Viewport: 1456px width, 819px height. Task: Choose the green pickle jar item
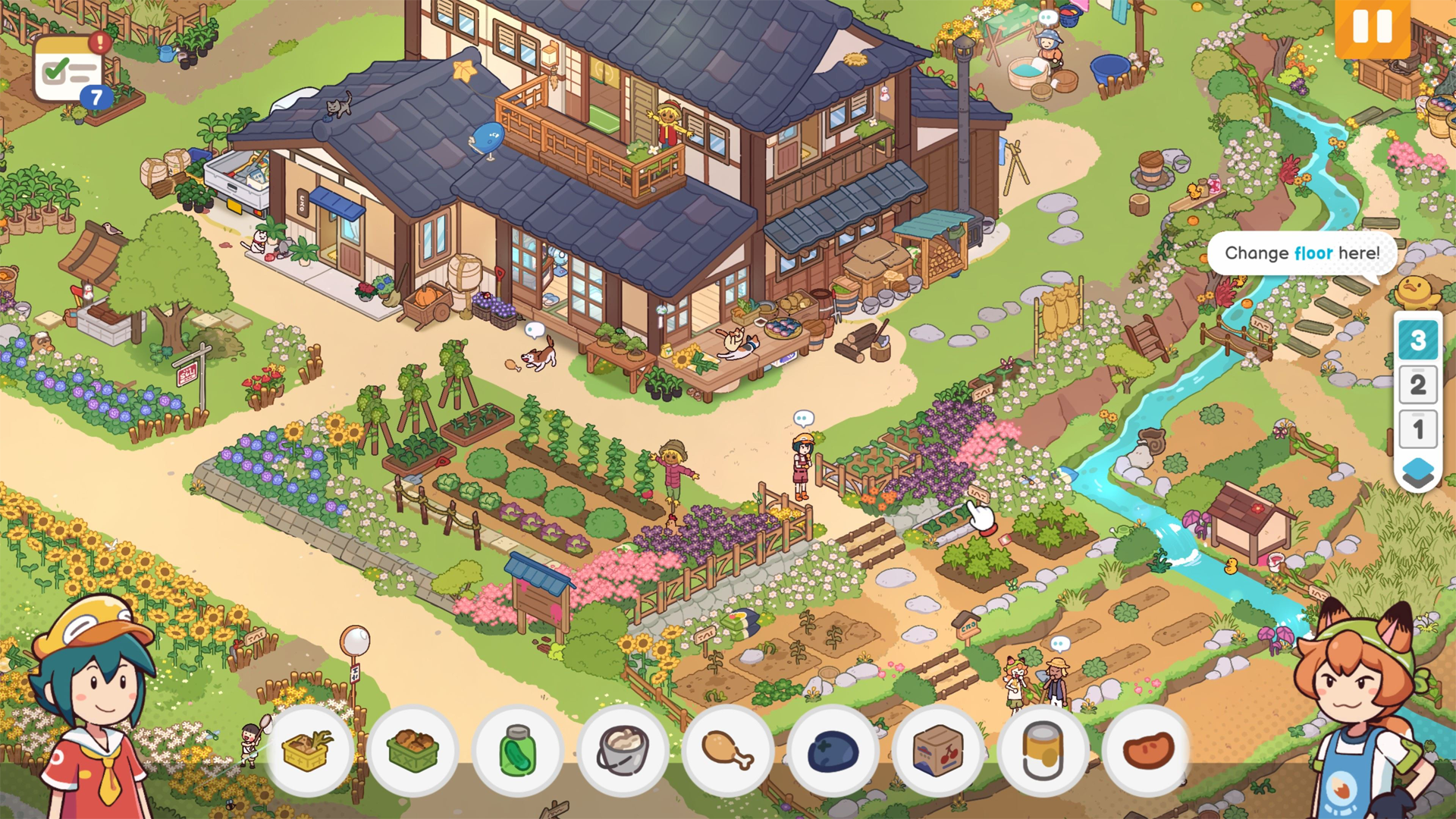[518, 750]
